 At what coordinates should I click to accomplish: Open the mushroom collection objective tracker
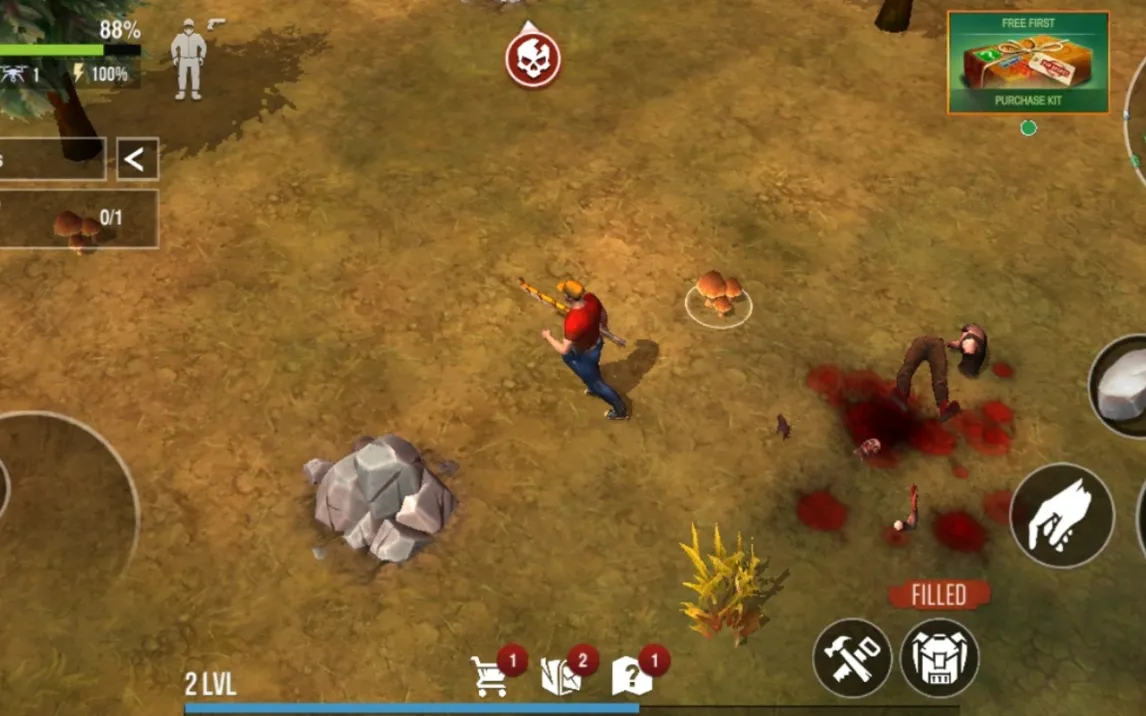[78, 219]
